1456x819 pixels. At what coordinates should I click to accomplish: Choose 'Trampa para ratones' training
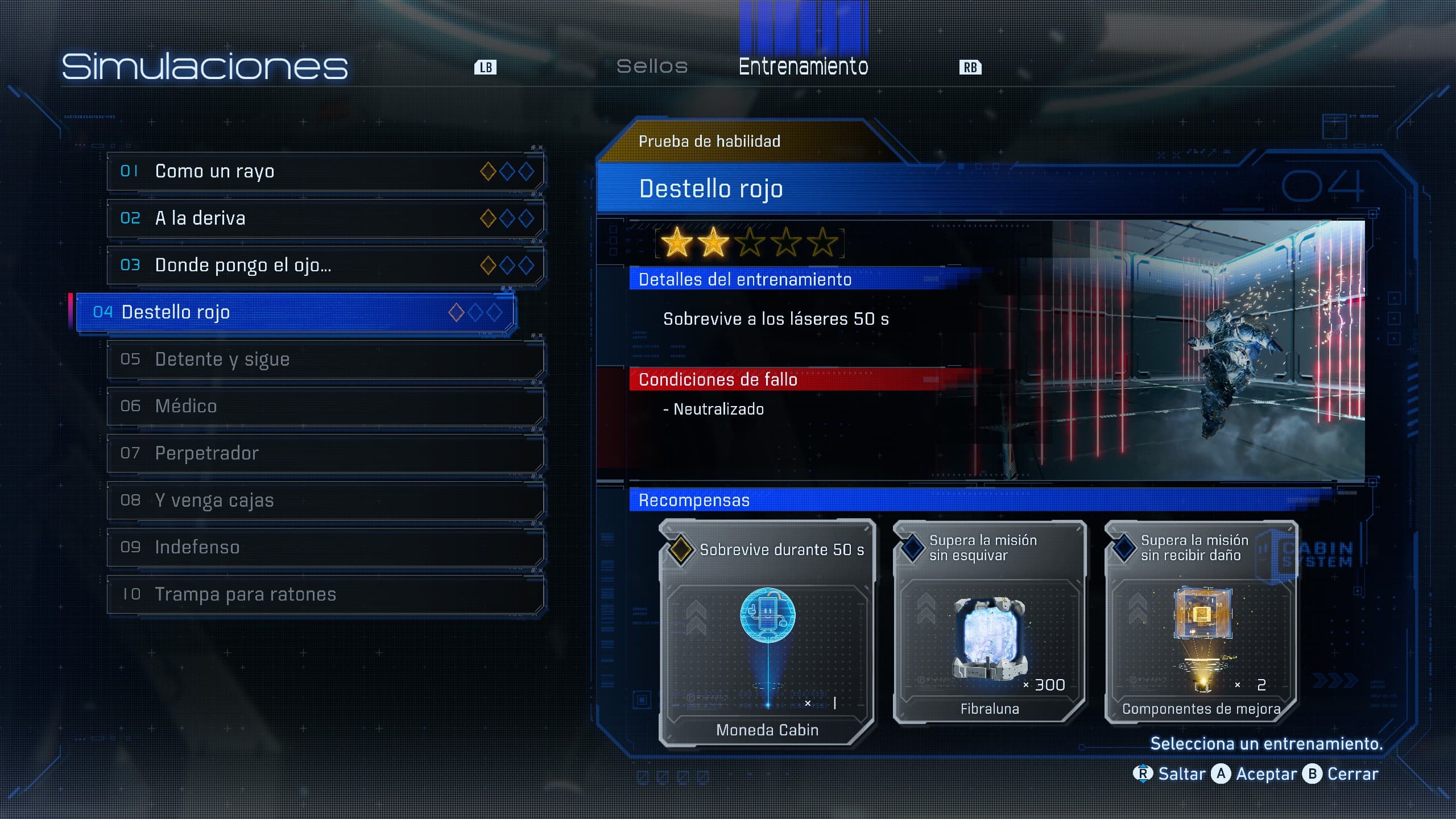(x=325, y=594)
